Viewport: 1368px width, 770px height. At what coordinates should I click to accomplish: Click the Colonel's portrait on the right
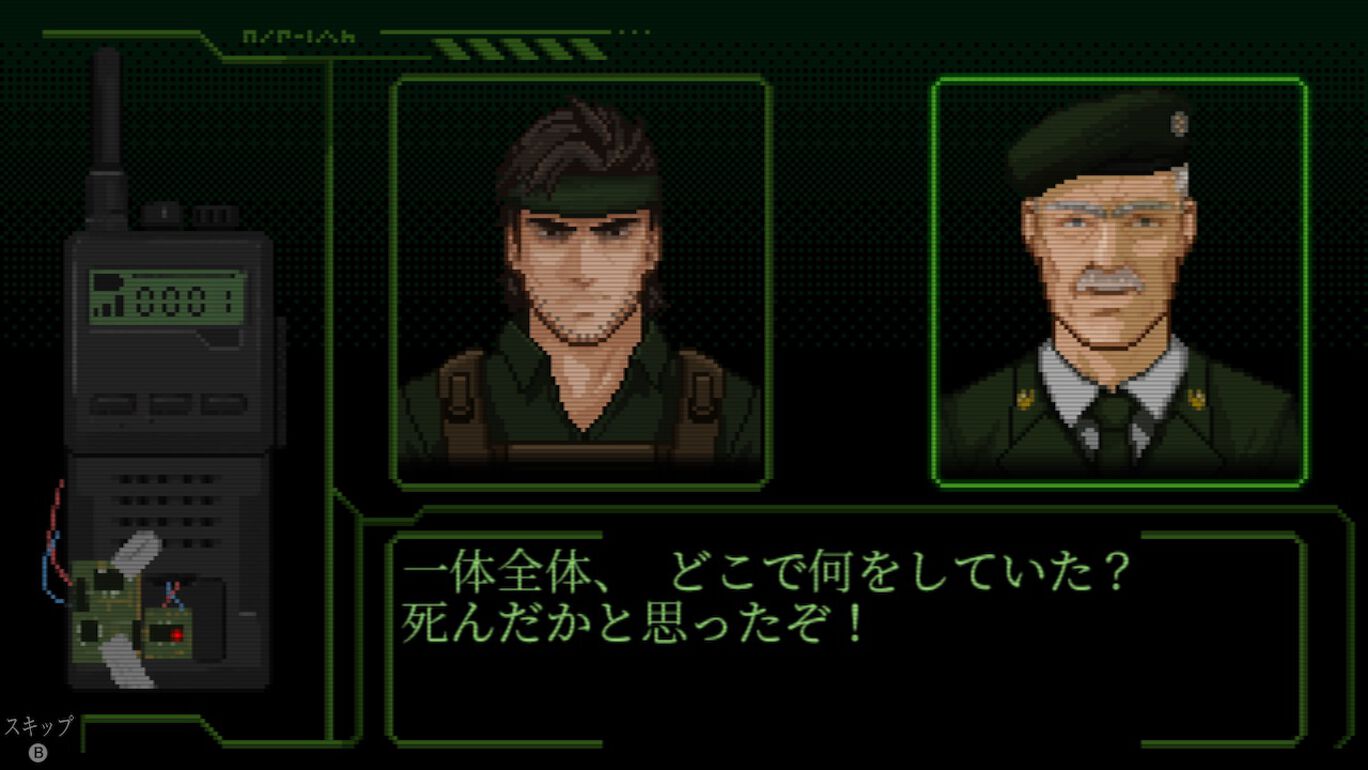coord(1120,280)
